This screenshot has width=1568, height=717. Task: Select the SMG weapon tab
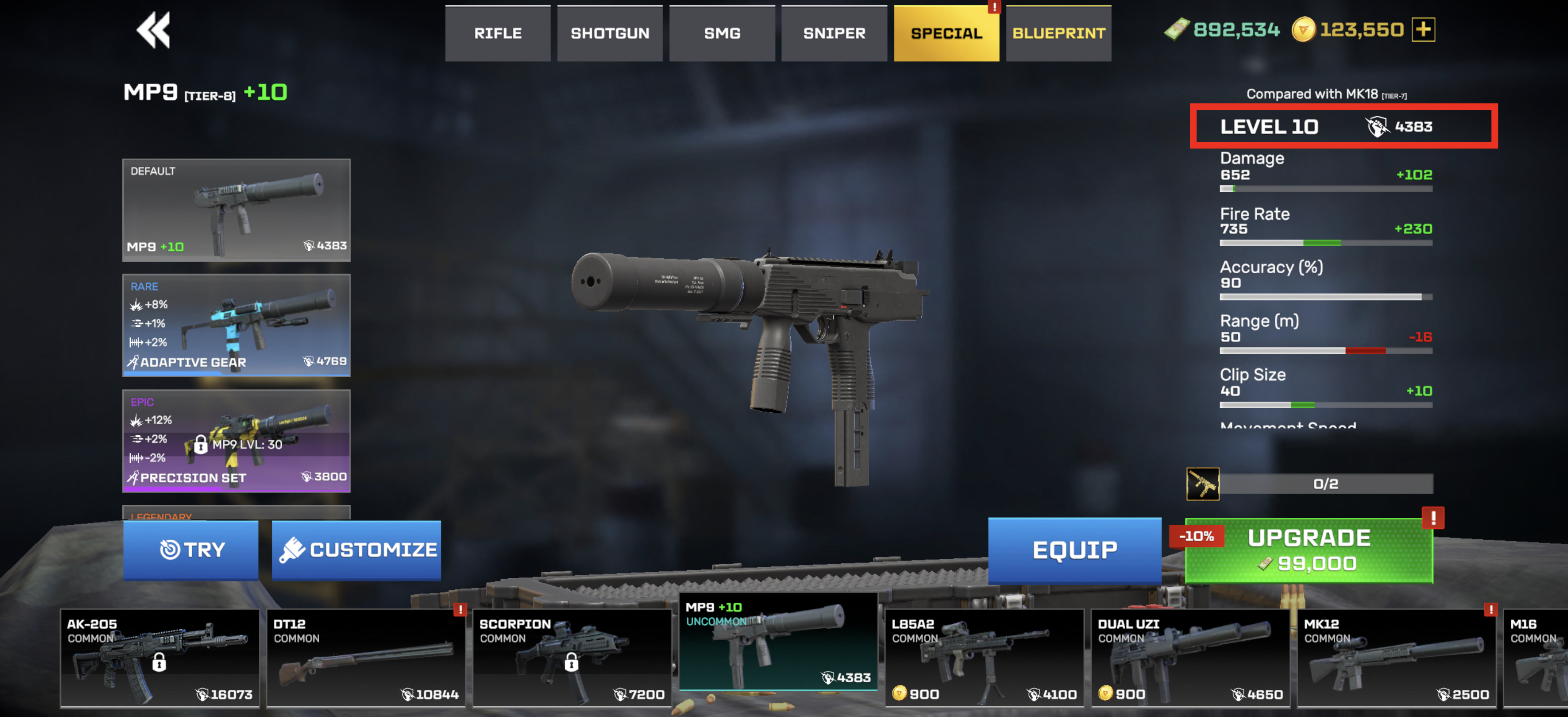pos(722,34)
